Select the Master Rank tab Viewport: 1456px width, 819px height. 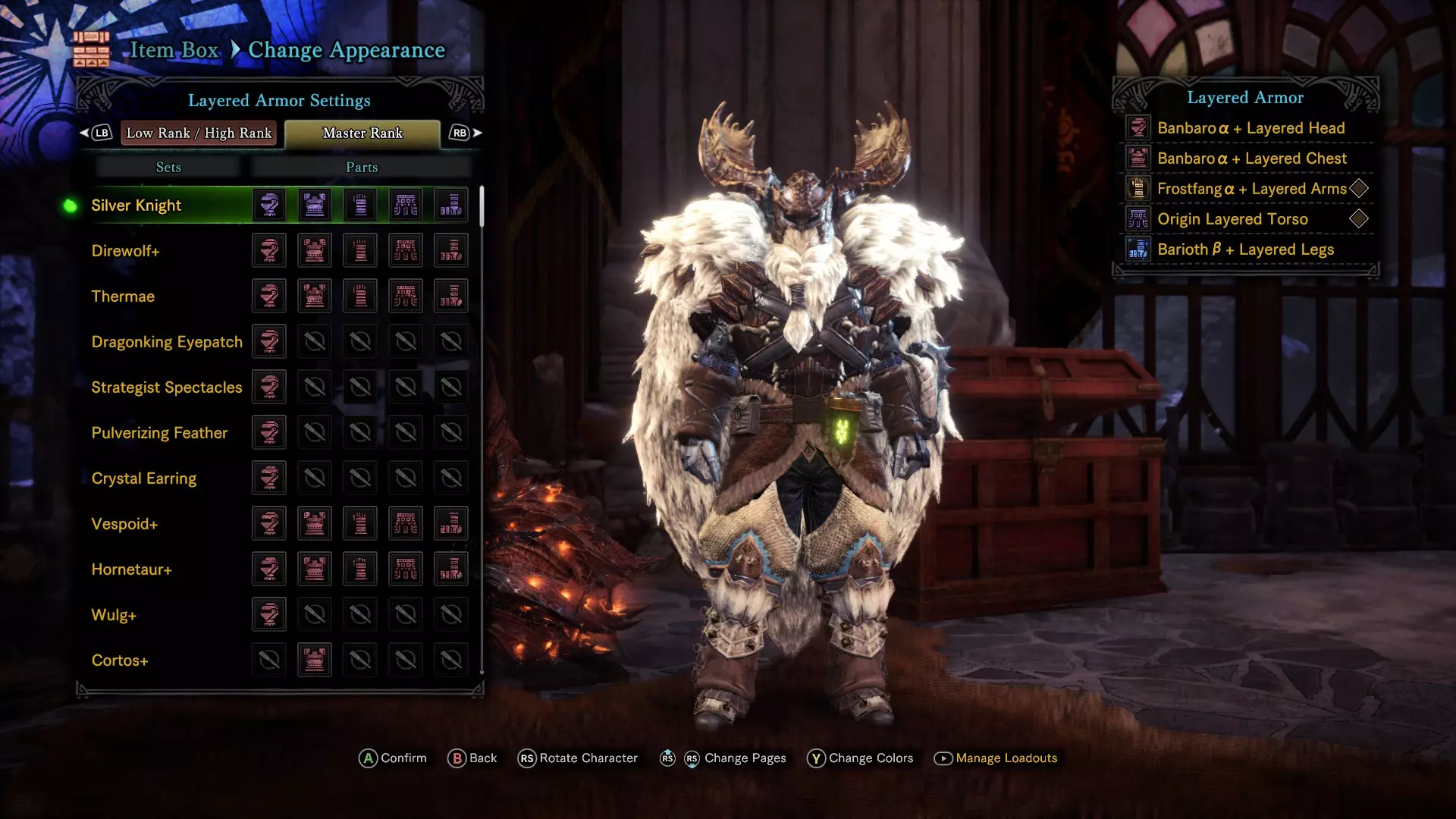pyautogui.click(x=362, y=133)
